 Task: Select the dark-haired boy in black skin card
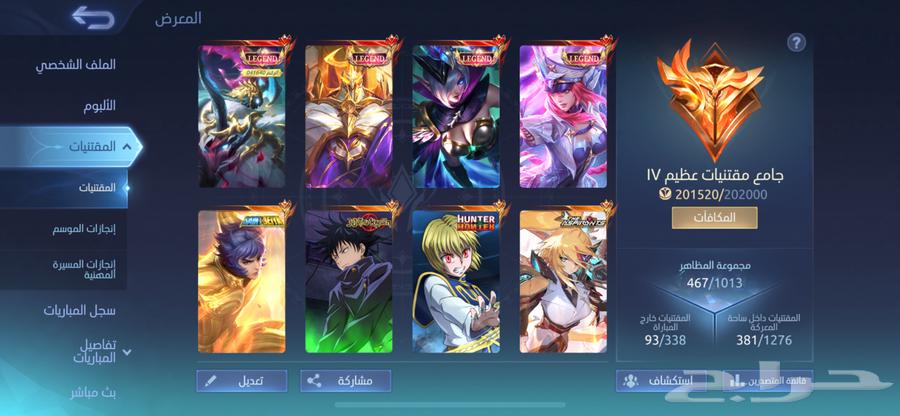tap(347, 282)
